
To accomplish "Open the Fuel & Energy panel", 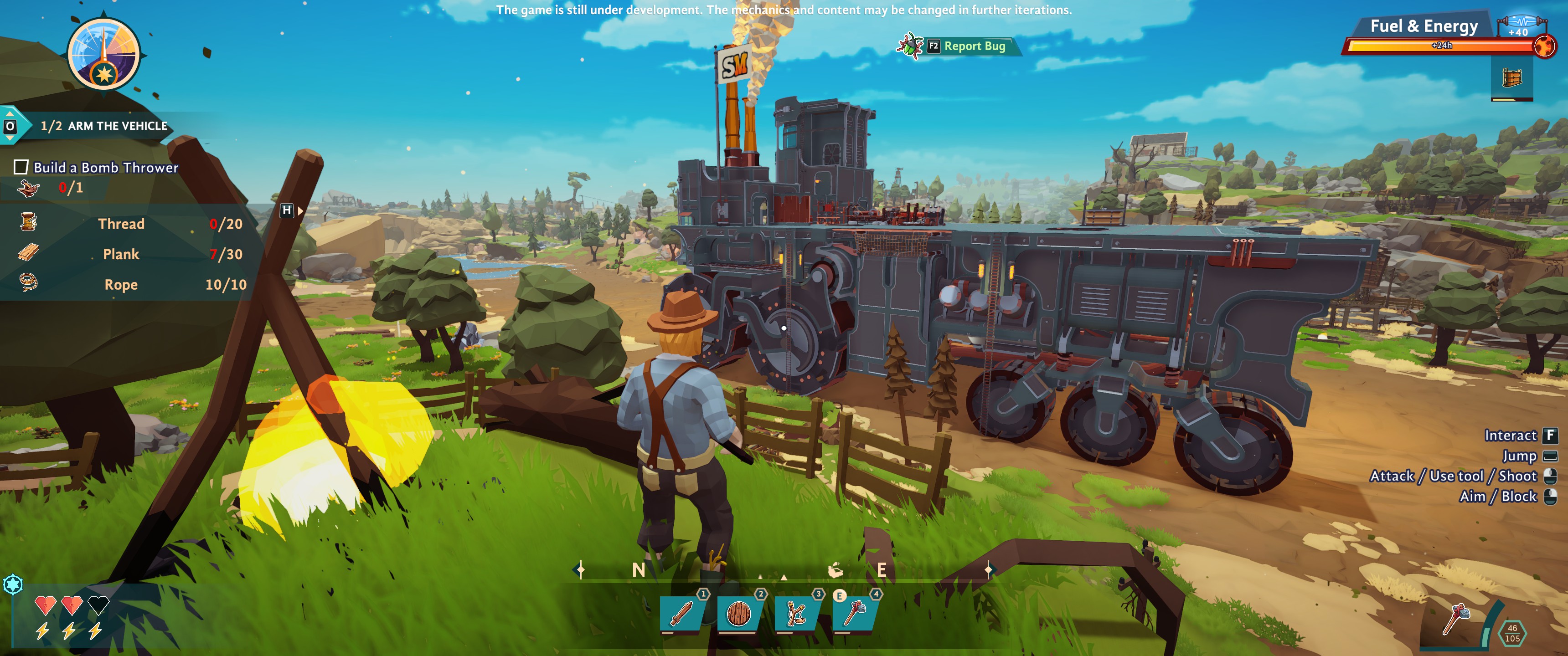I will click(1423, 26).
